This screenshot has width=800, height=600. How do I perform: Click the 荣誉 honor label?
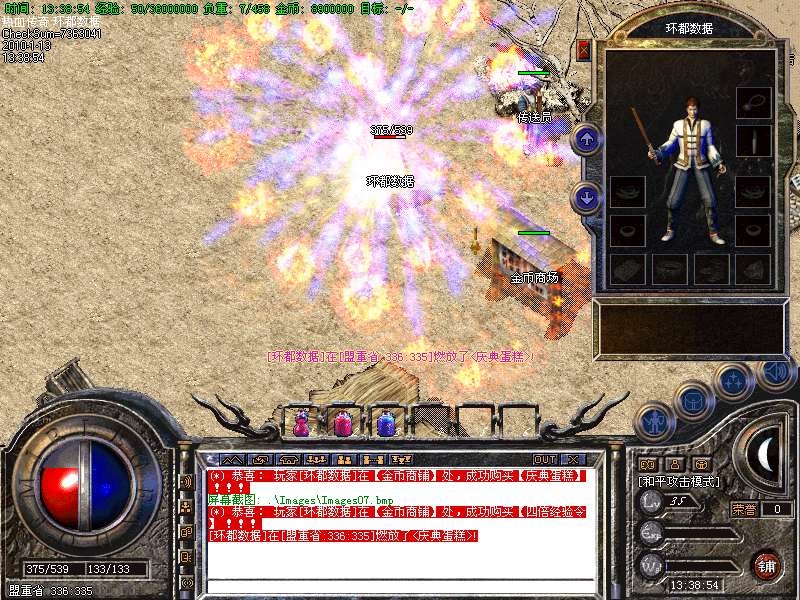743,509
